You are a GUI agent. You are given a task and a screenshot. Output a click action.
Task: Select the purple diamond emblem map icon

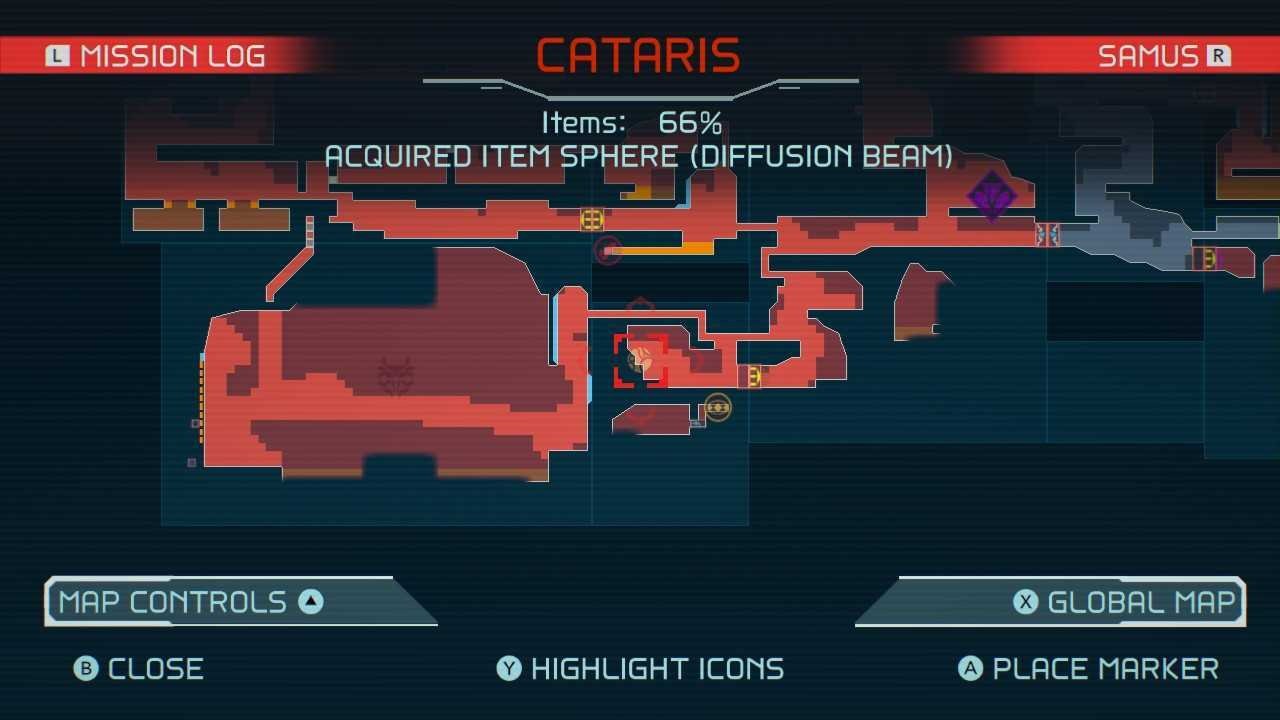[992, 194]
